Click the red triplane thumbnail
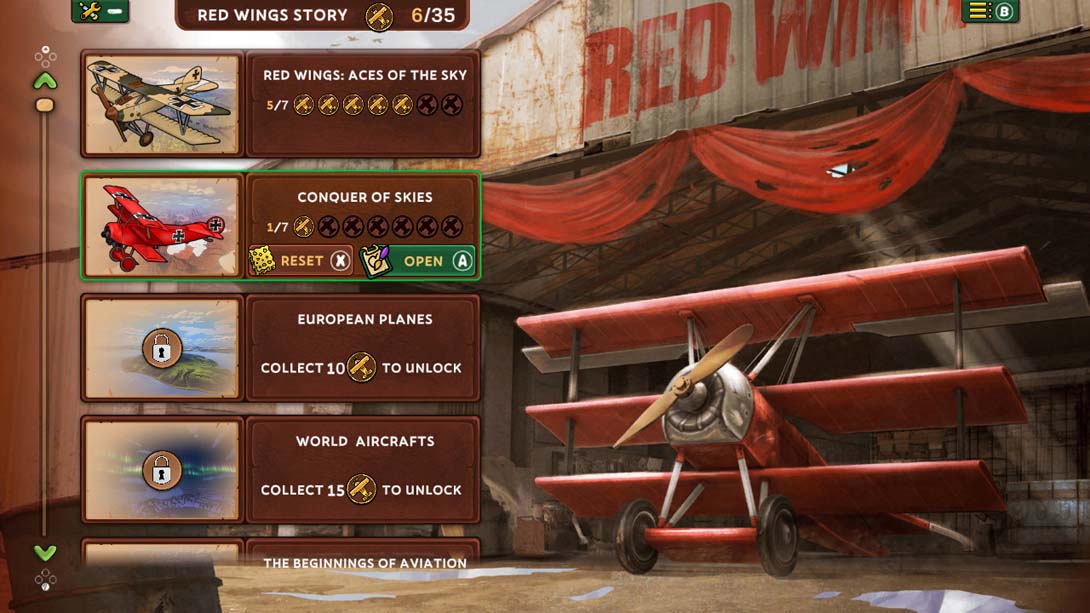Screen dimensions: 1090x613 (x=162, y=226)
